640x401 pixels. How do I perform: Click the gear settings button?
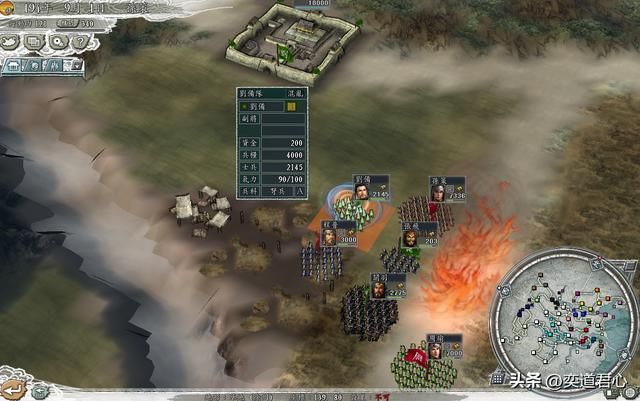pos(56,42)
